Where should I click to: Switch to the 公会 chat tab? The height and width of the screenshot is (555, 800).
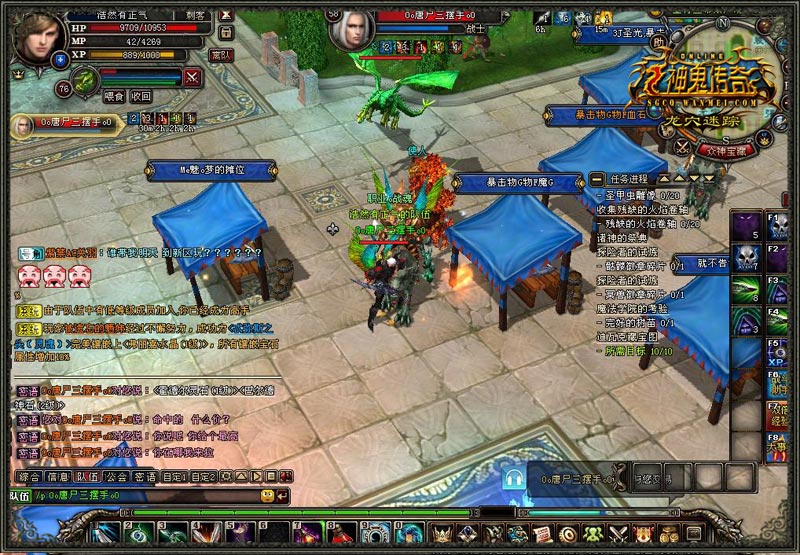(x=117, y=476)
